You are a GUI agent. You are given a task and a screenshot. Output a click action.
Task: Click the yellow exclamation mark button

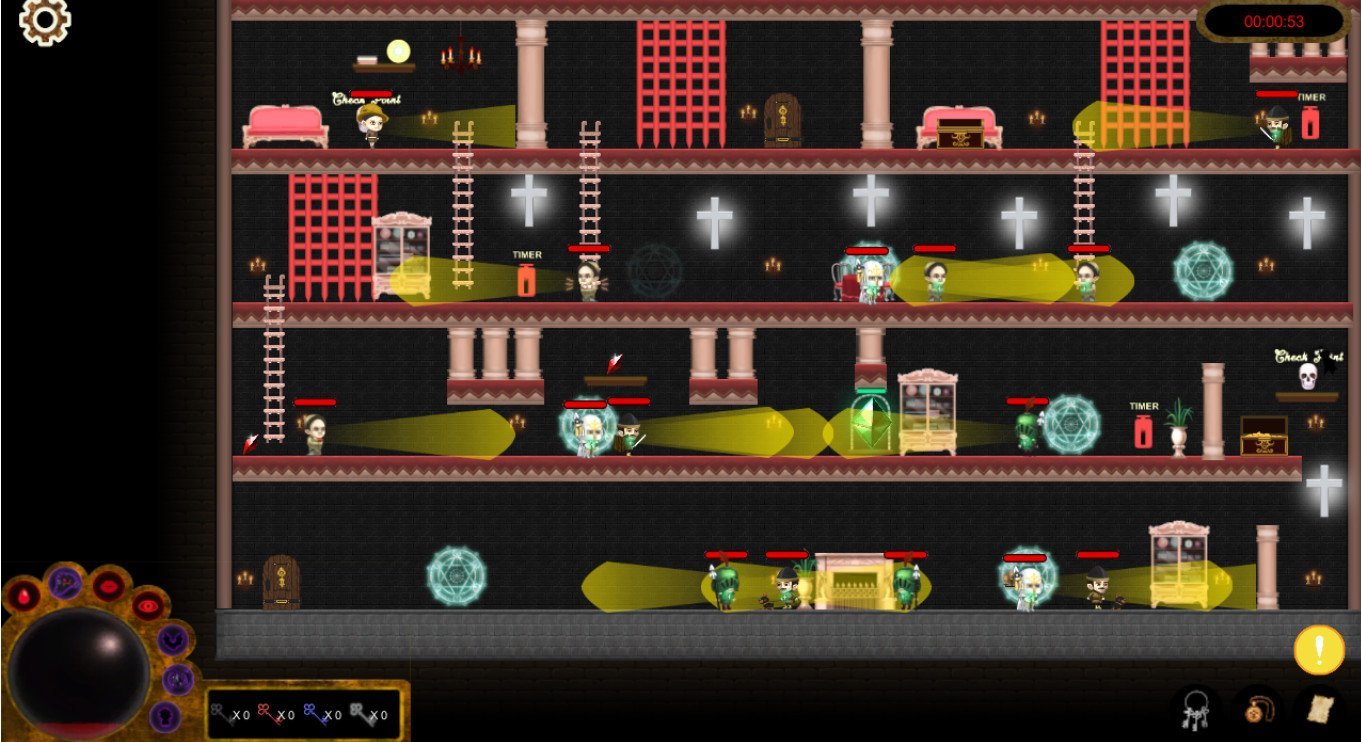pyautogui.click(x=1319, y=650)
